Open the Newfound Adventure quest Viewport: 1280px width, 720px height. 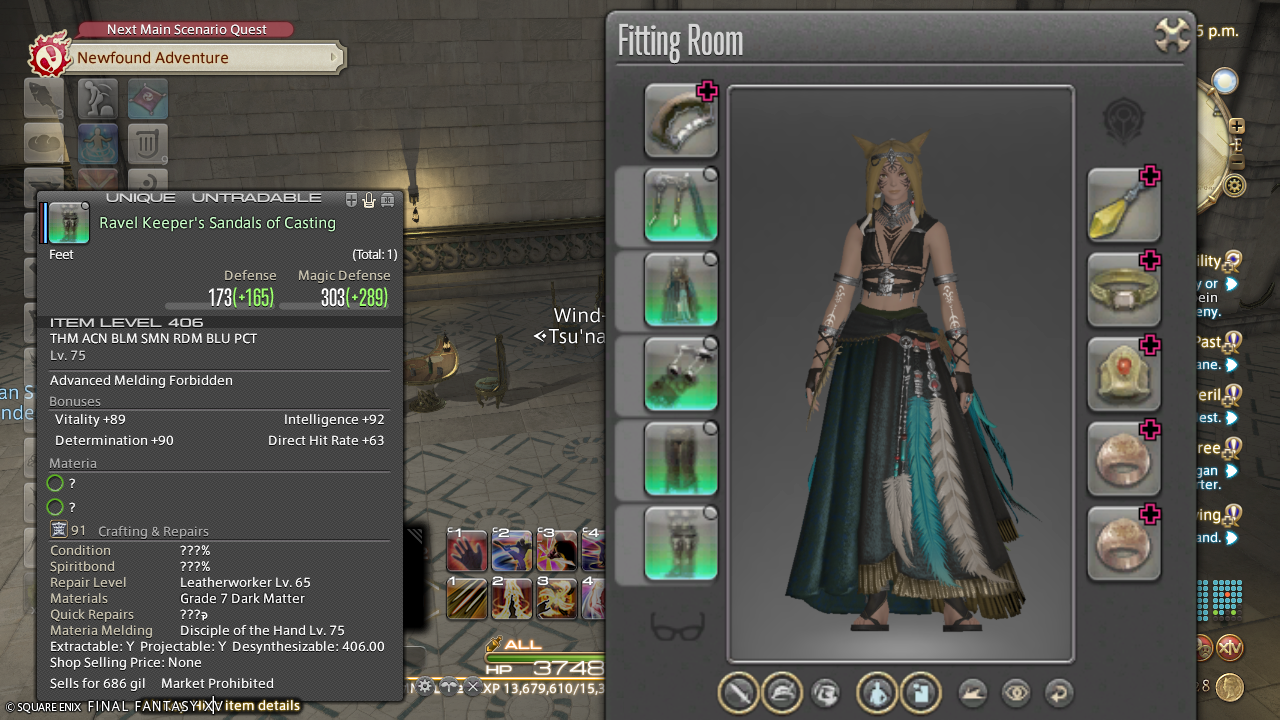click(x=200, y=58)
